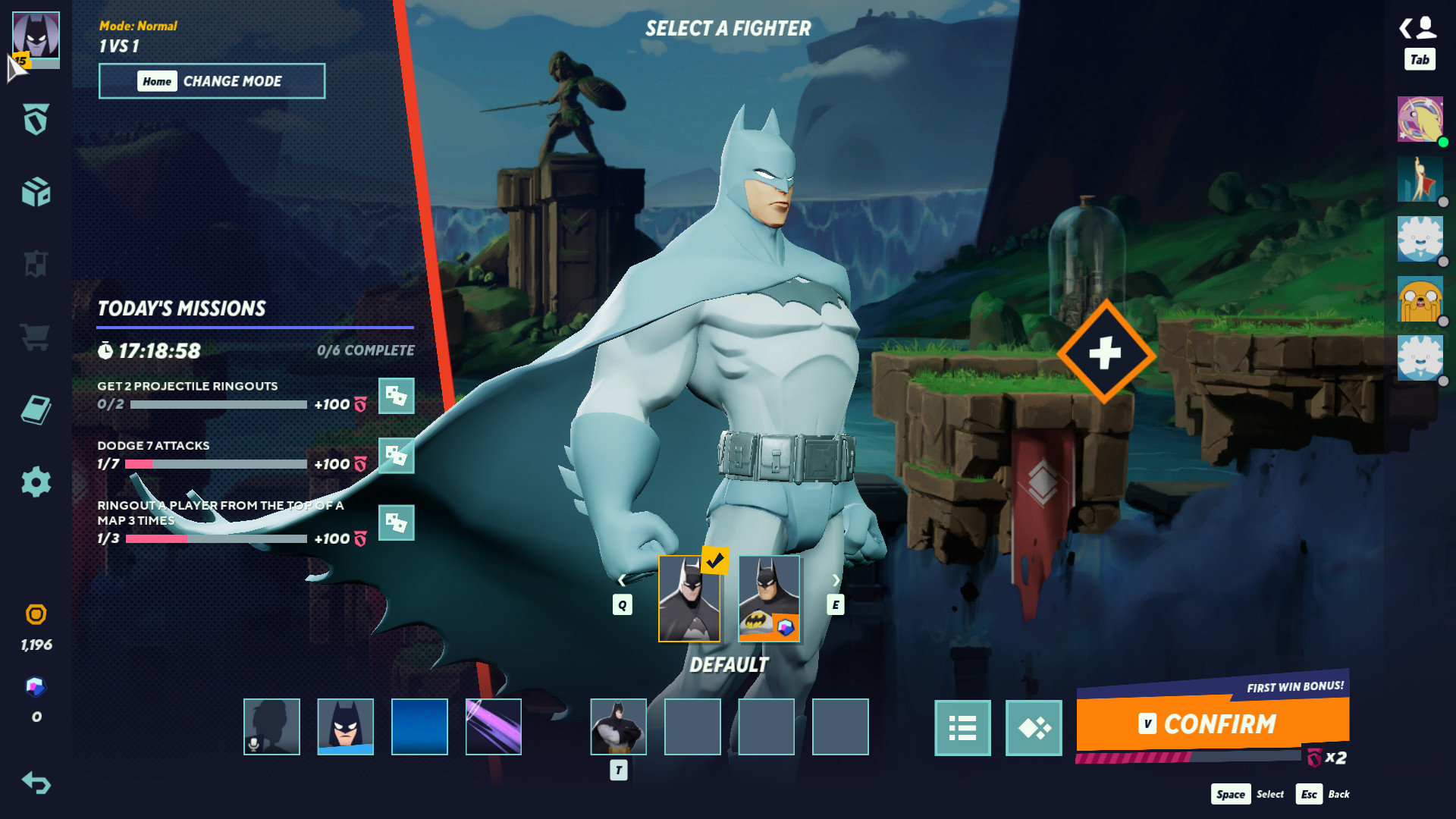Select the Default Batman skin
This screenshot has width=1456, height=819.
pyautogui.click(x=691, y=598)
